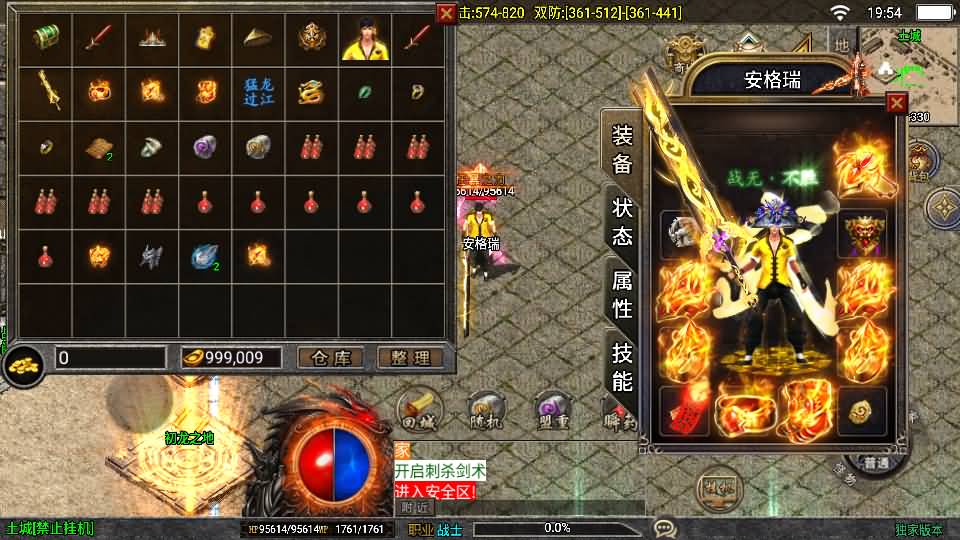The width and height of the screenshot is (960, 540).
Task: Close the character equipment panel
Action: click(896, 103)
